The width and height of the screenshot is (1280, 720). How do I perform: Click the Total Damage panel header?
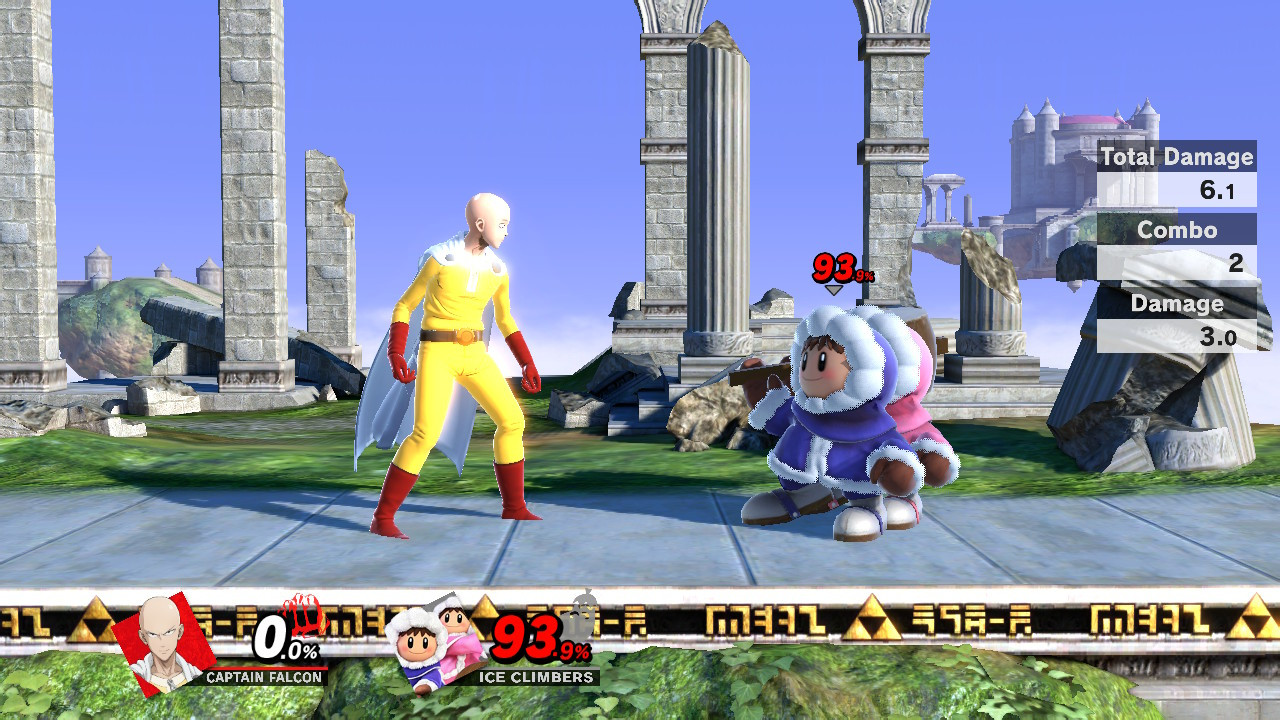1176,157
